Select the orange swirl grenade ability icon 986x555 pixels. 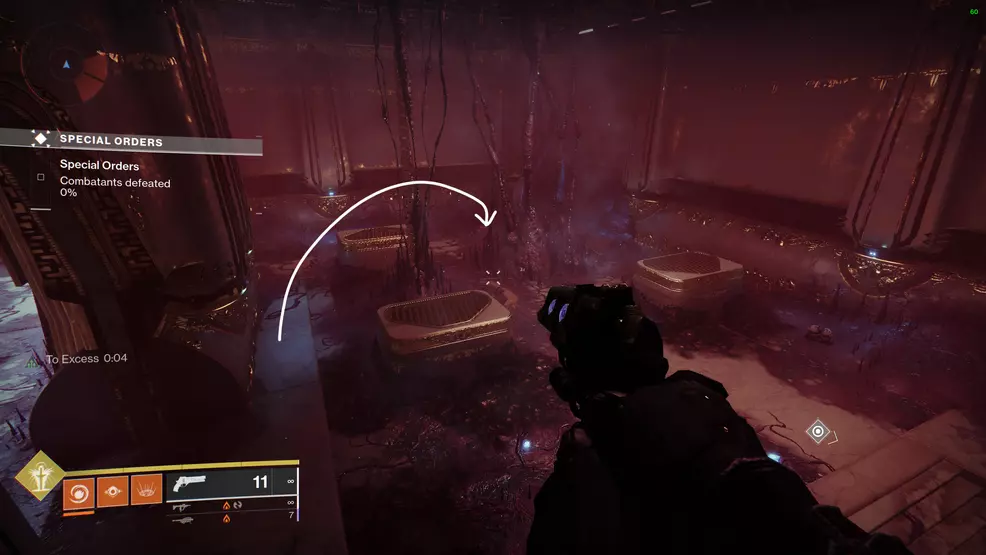click(x=79, y=491)
